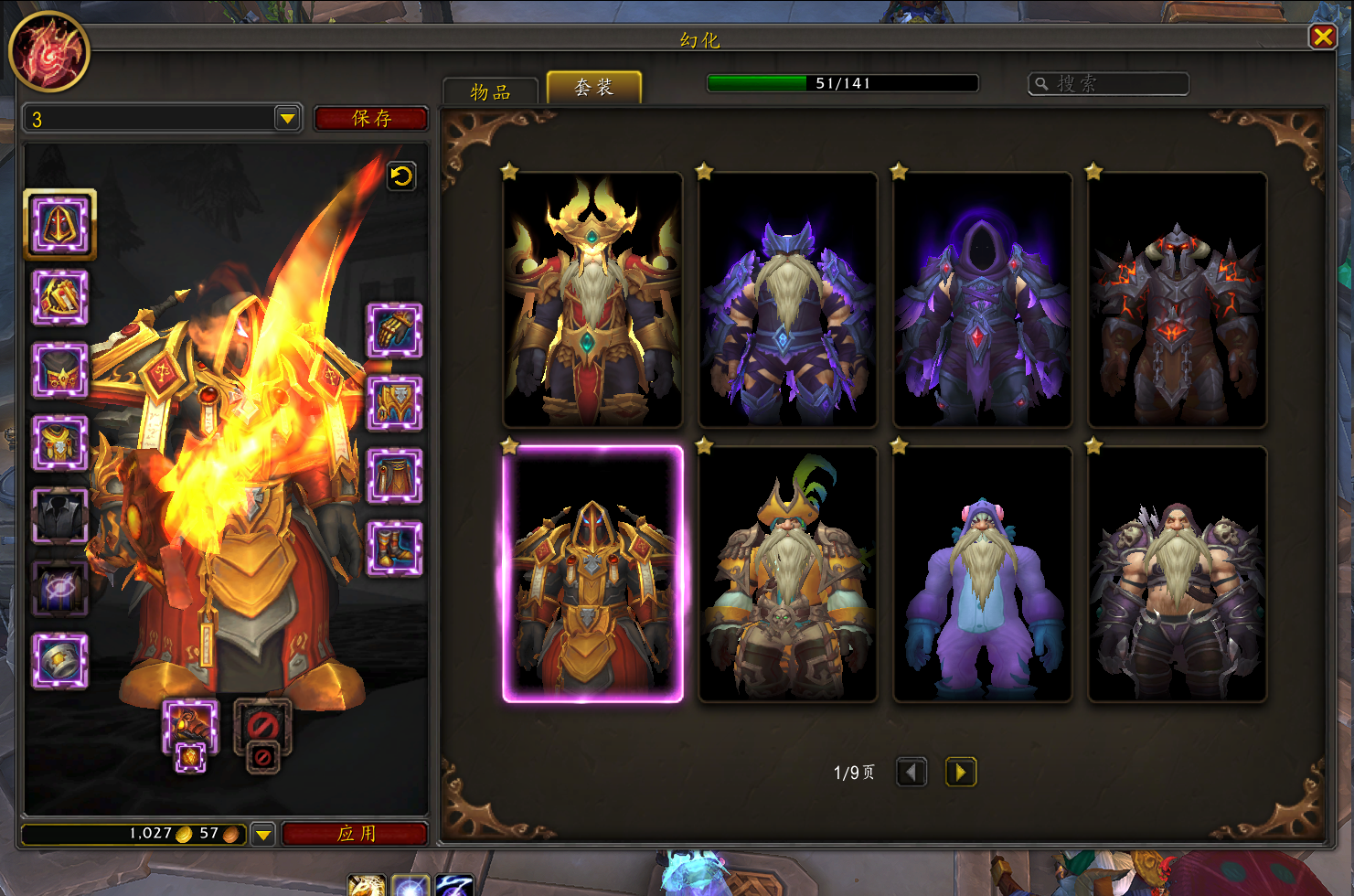Choose the purple furry pajama set

point(982,574)
